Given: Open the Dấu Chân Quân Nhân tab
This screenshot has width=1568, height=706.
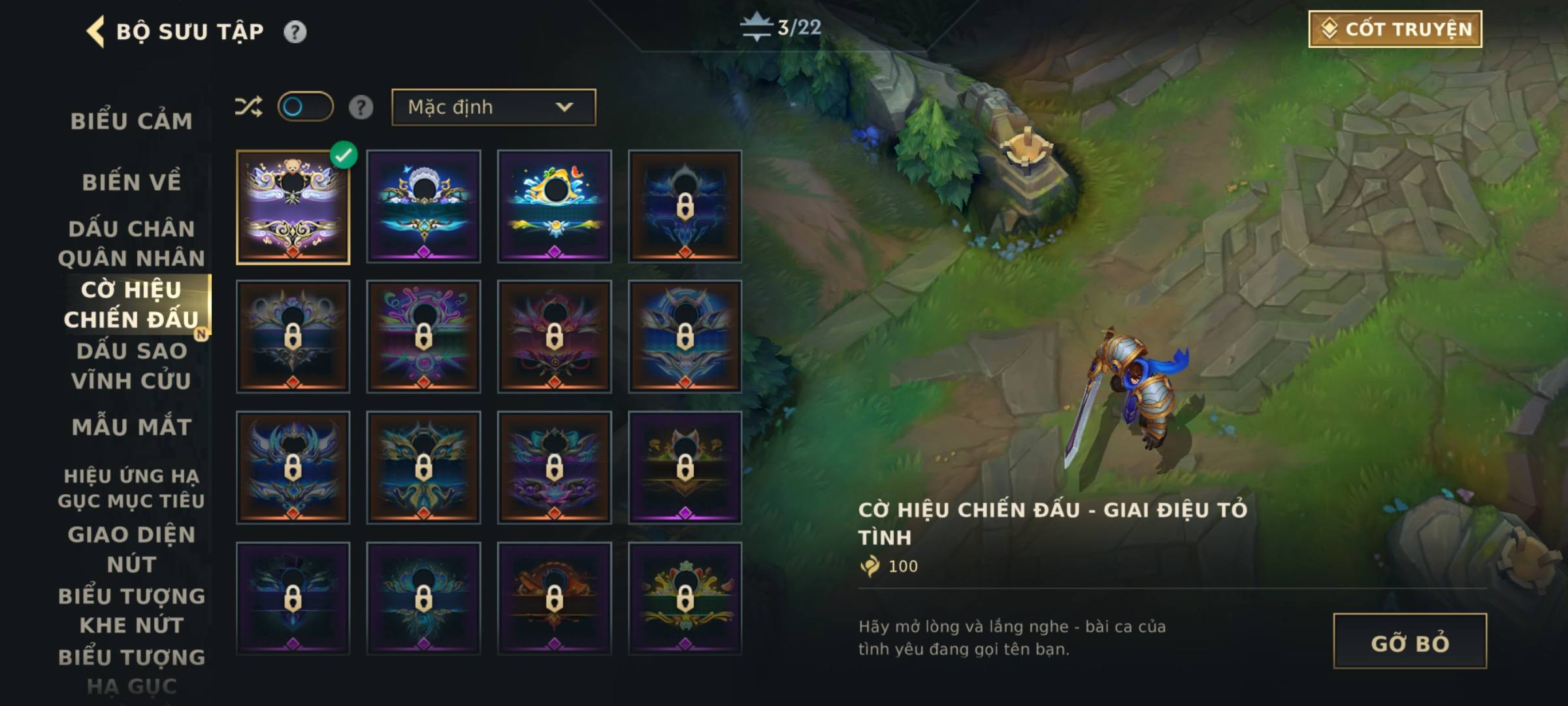Looking at the screenshot, I should tap(131, 243).
